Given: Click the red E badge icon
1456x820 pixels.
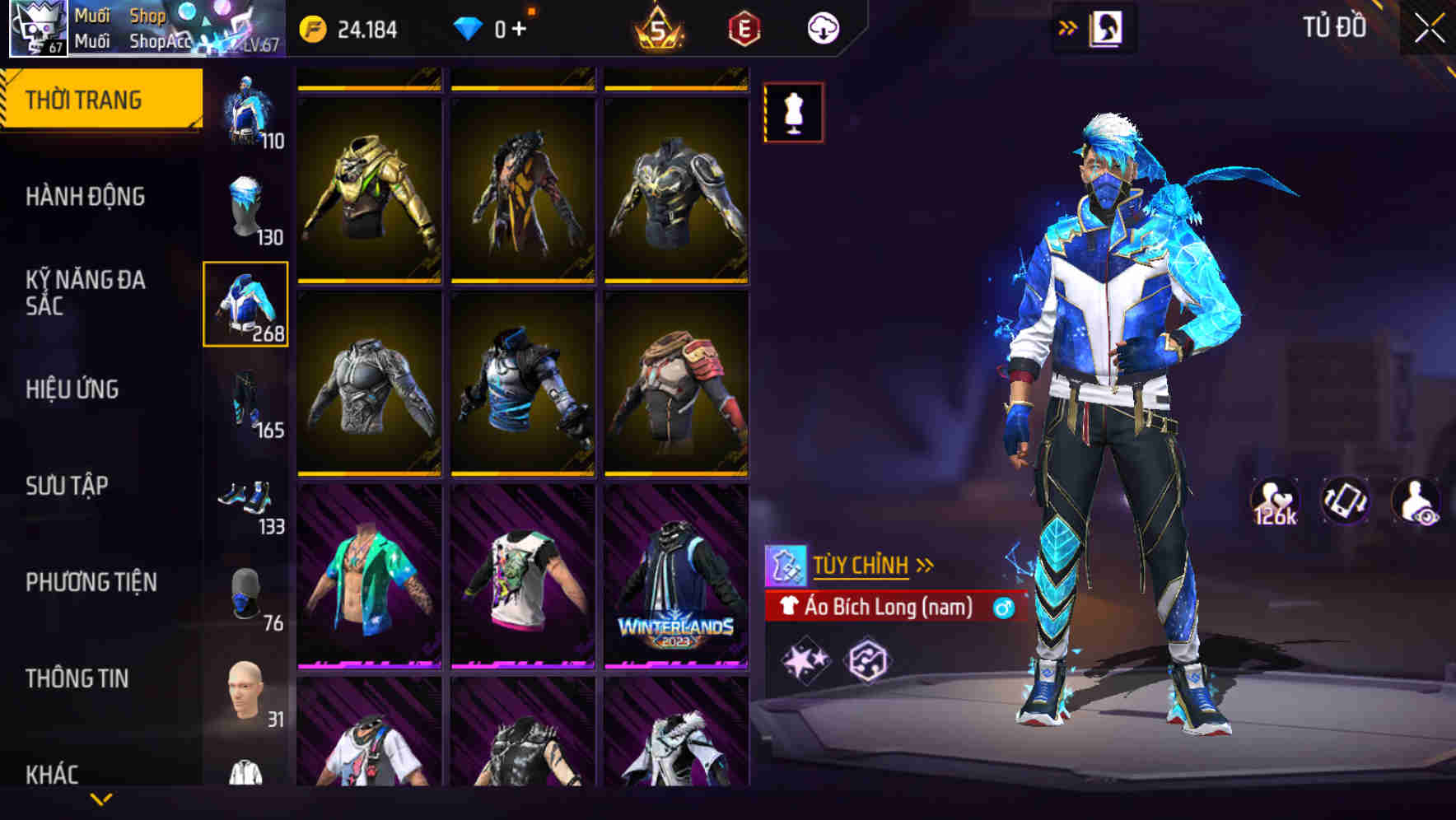Looking at the screenshot, I should (x=744, y=28).
